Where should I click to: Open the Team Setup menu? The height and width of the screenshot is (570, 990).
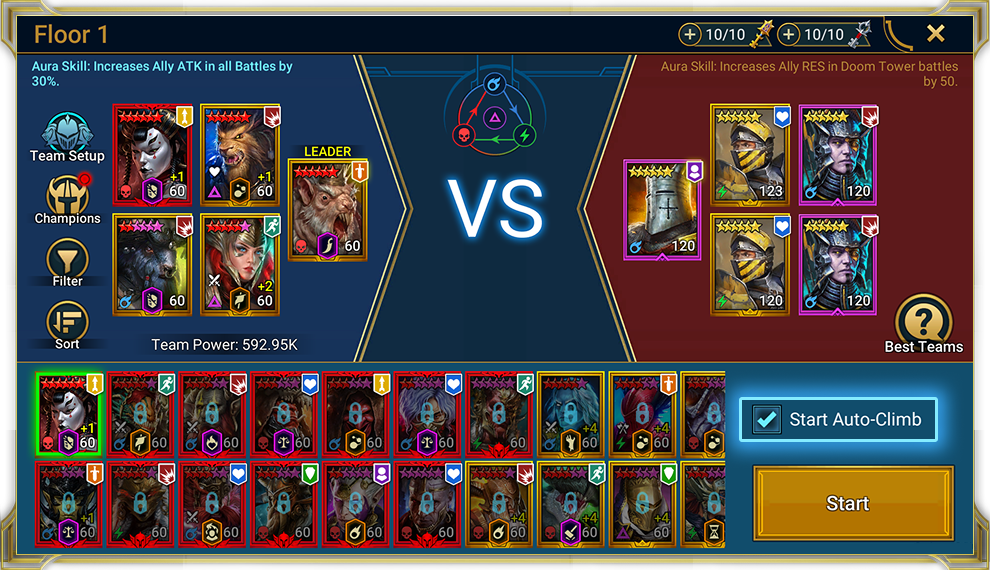[x=68, y=137]
